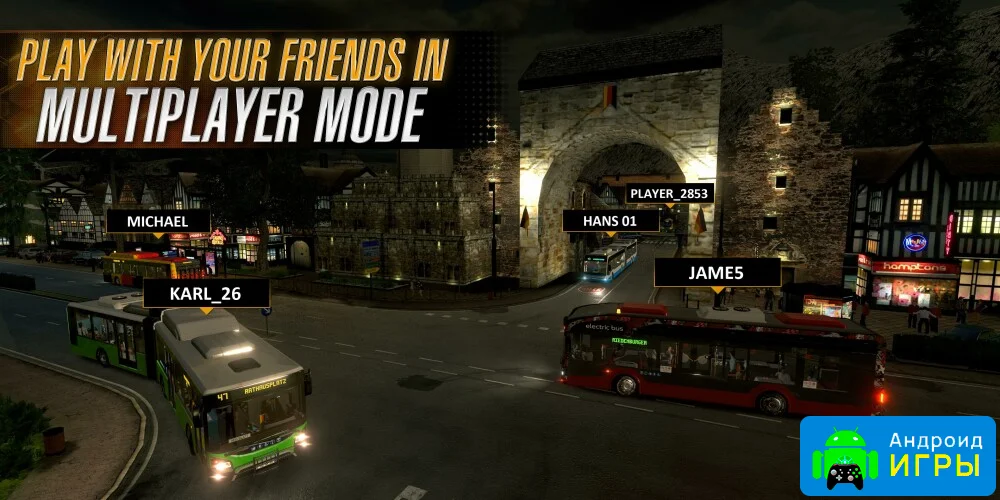
Task: Click the JAME5 player name tag
Action: pos(717,272)
